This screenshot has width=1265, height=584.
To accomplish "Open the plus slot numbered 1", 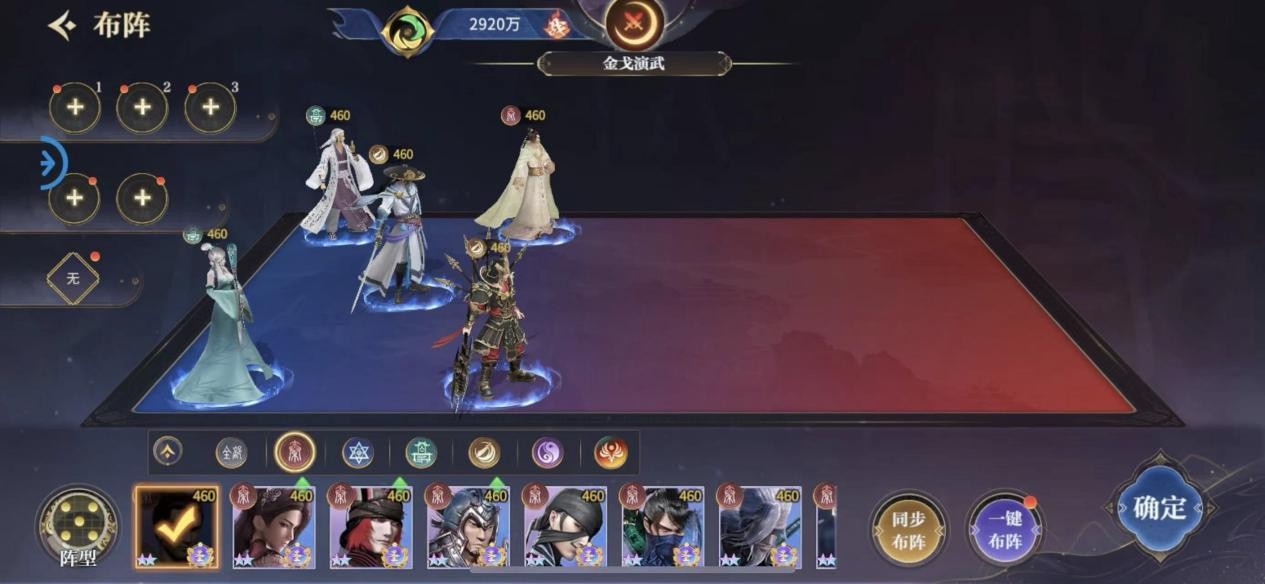I will tap(75, 108).
